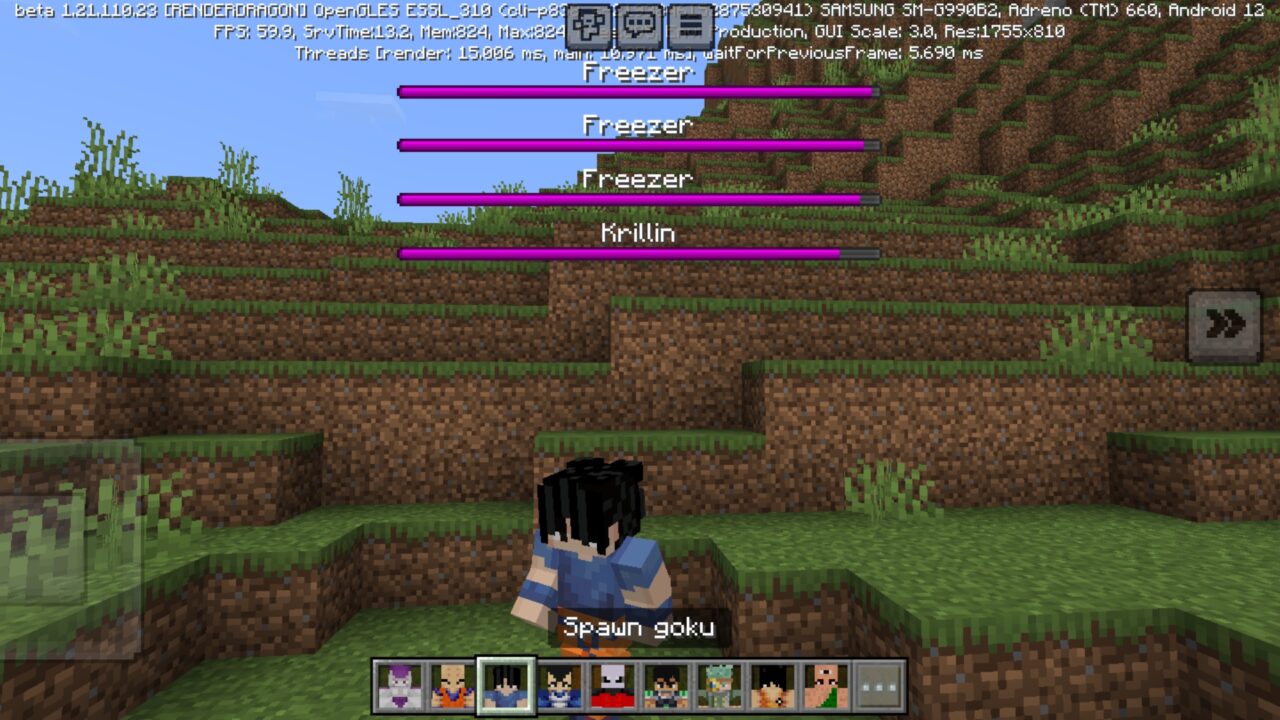The image size is (1280, 720).
Task: Click the third Freezer boss bar
Action: (637, 198)
